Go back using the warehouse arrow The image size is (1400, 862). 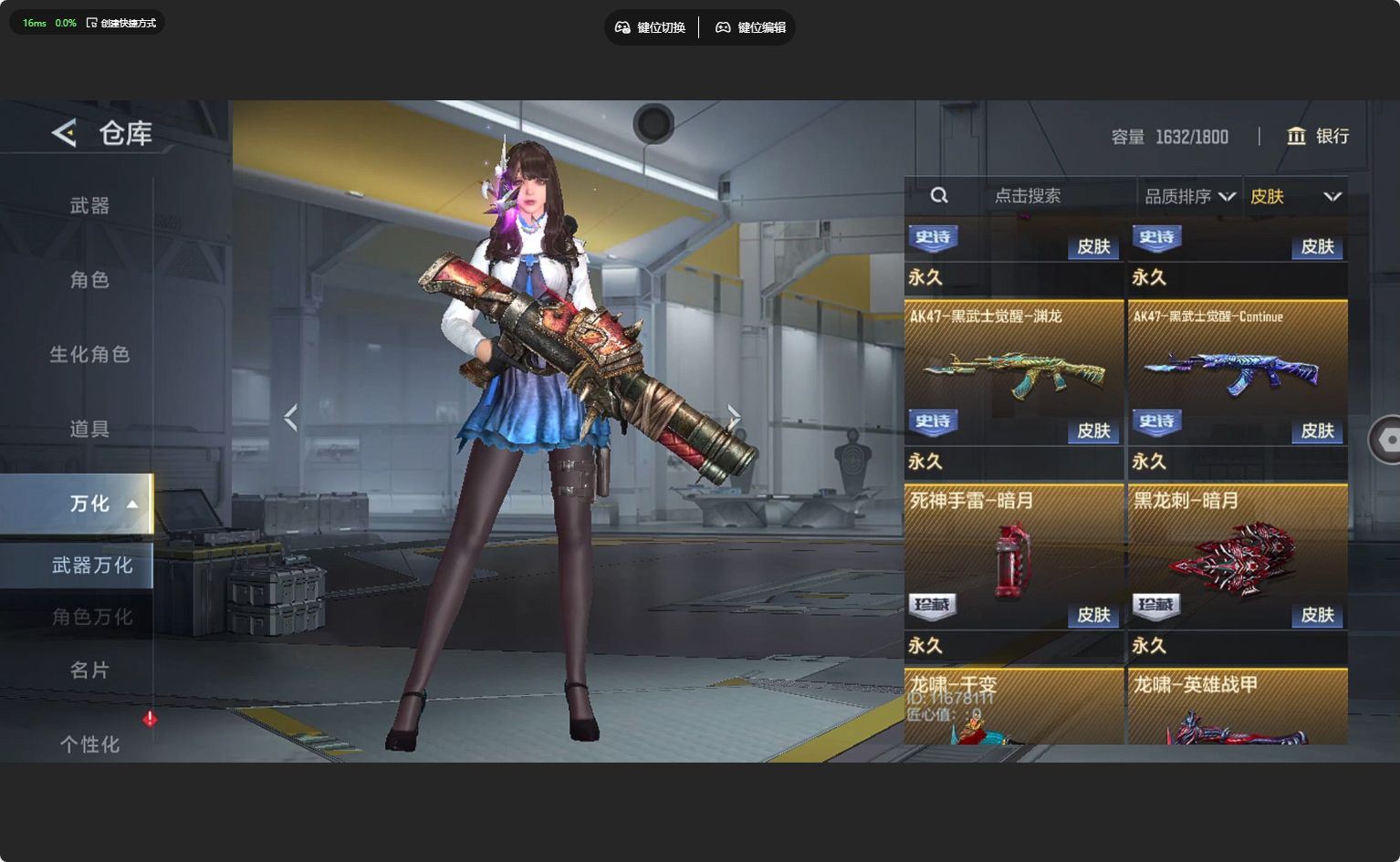pos(65,133)
